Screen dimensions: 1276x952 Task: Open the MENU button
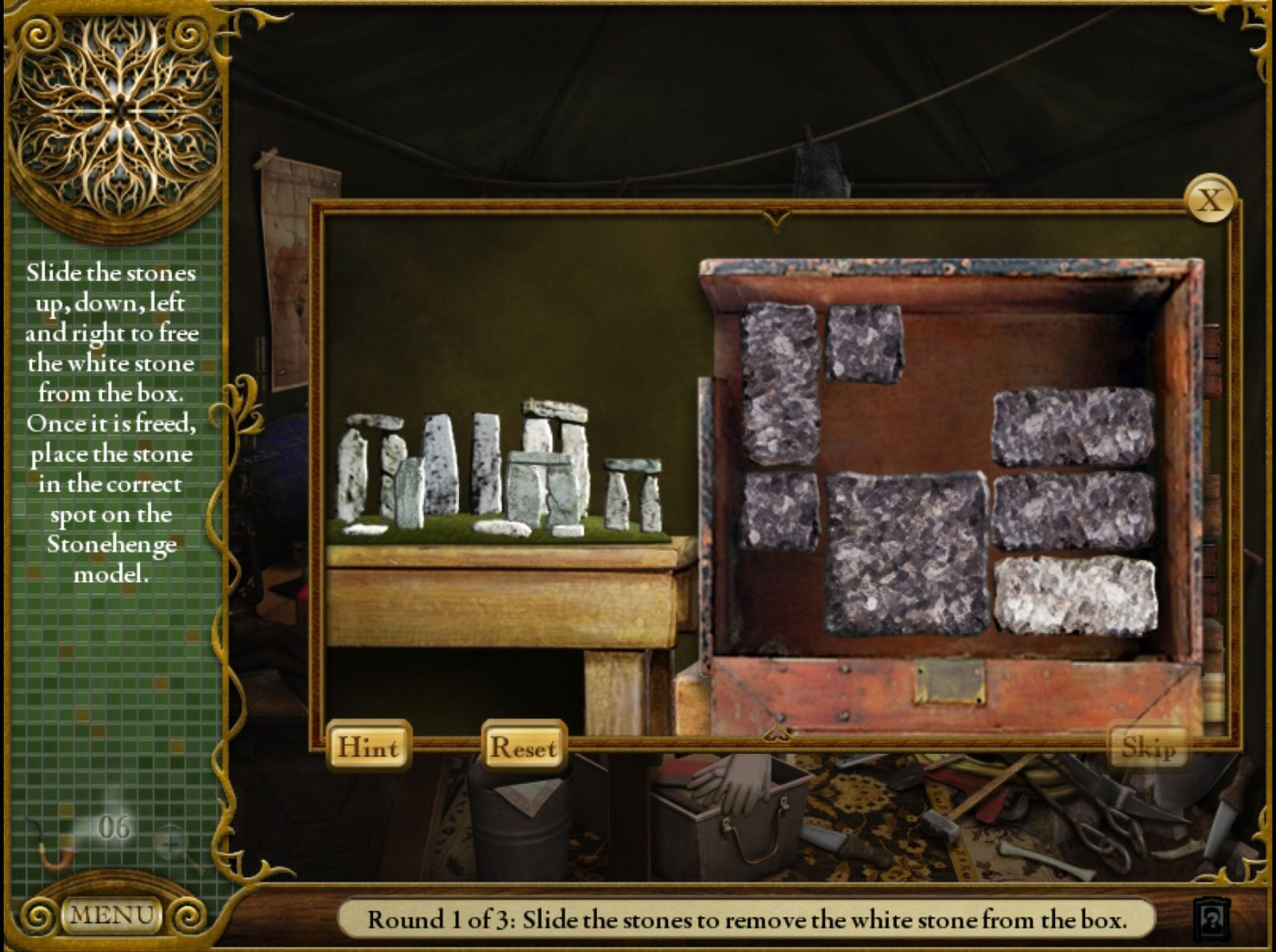click(111, 915)
